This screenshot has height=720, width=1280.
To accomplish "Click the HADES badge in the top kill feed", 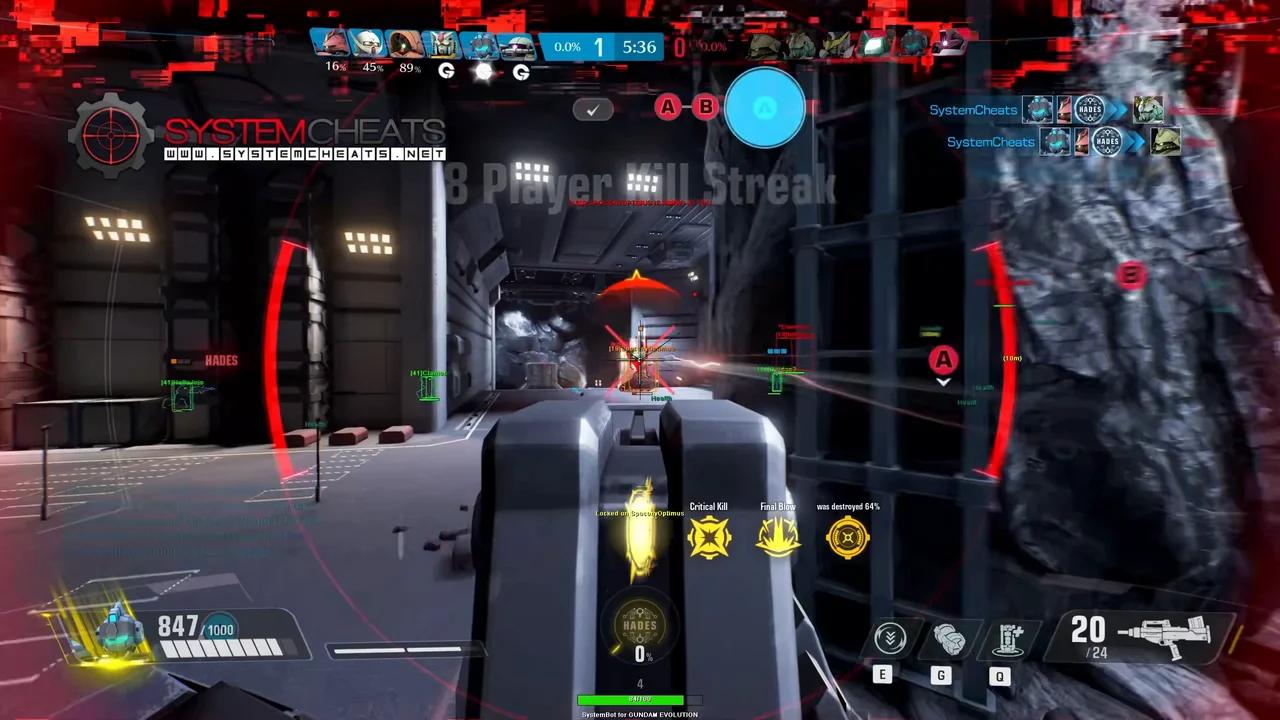I will click(x=1090, y=110).
